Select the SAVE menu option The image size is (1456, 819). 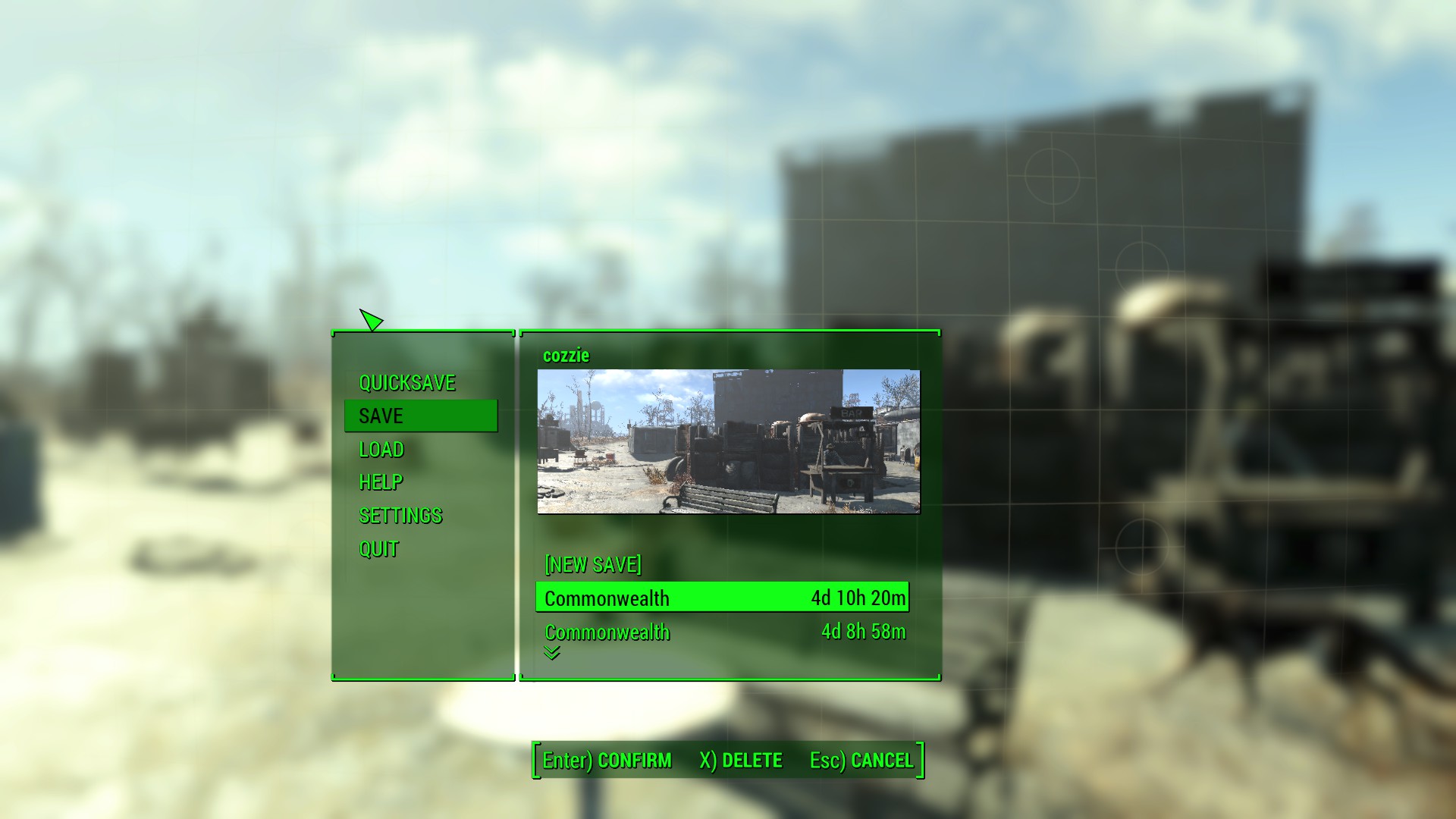[420, 416]
